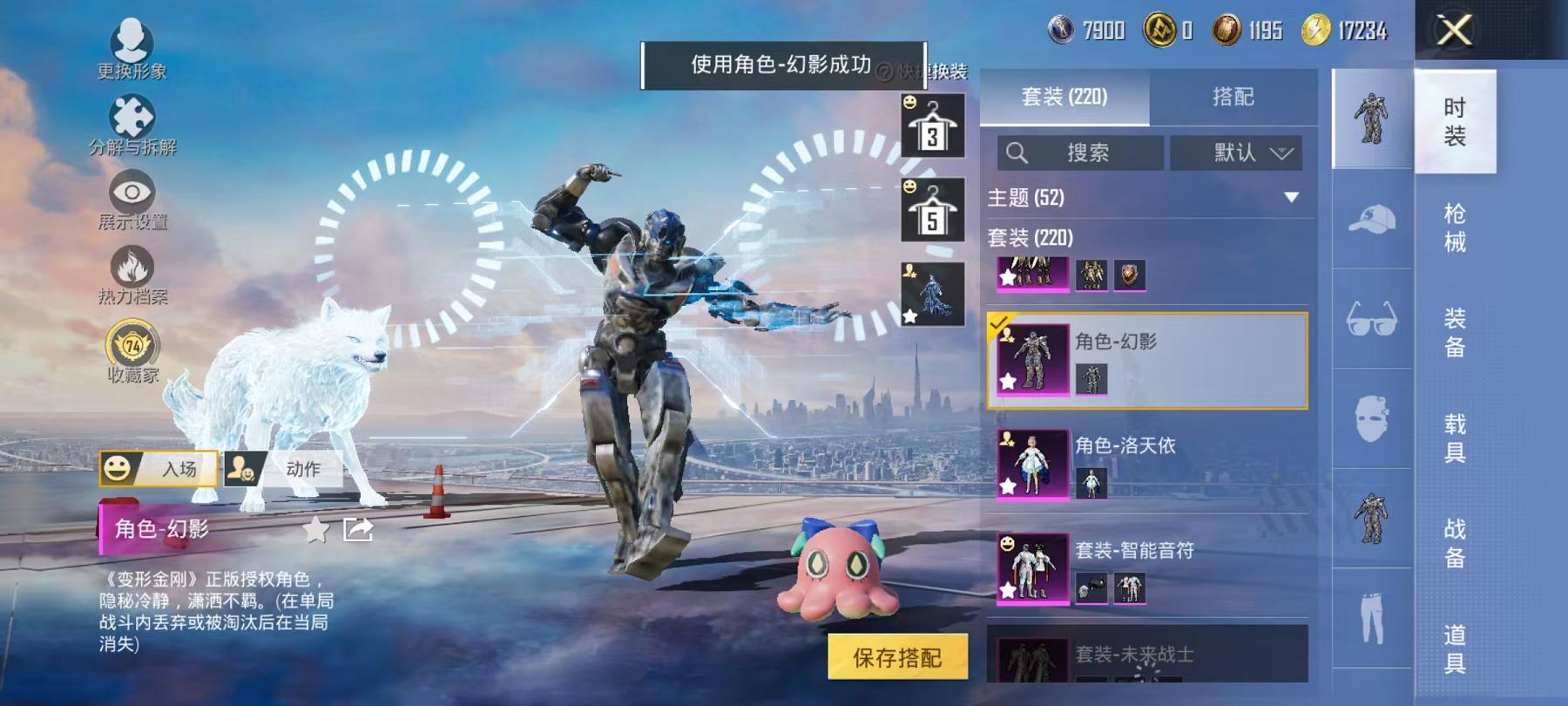Click the search magnifier icon
The width and height of the screenshot is (1568, 706).
[x=1016, y=153]
